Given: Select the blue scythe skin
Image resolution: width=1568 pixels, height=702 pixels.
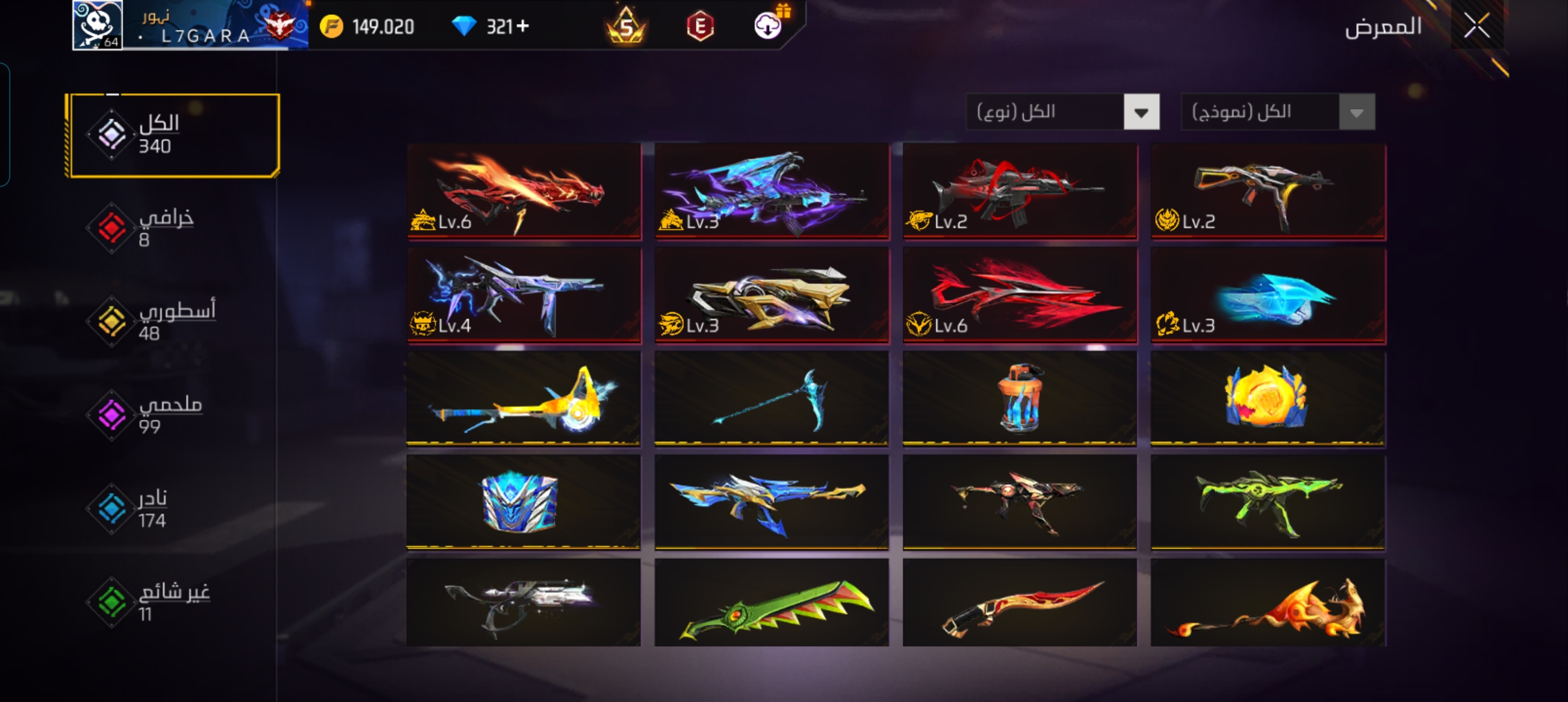Looking at the screenshot, I should click(x=772, y=399).
